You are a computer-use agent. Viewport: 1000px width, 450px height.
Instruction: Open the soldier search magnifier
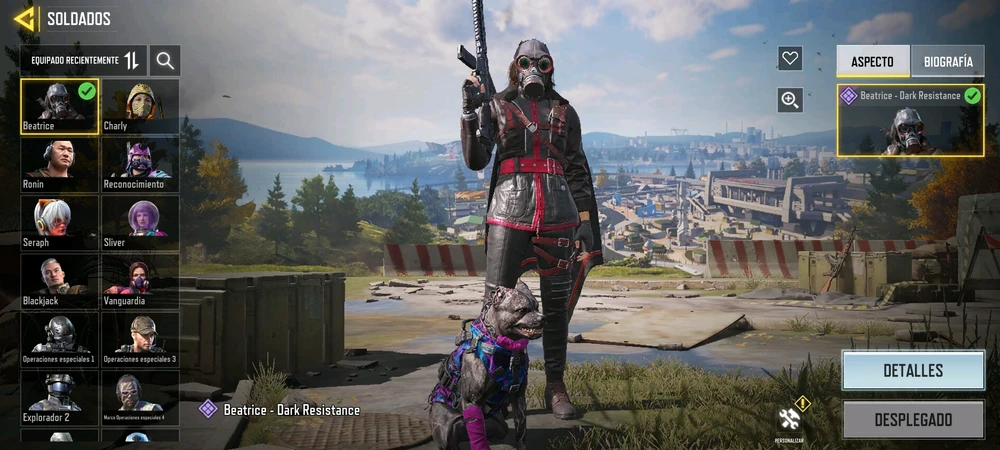165,61
